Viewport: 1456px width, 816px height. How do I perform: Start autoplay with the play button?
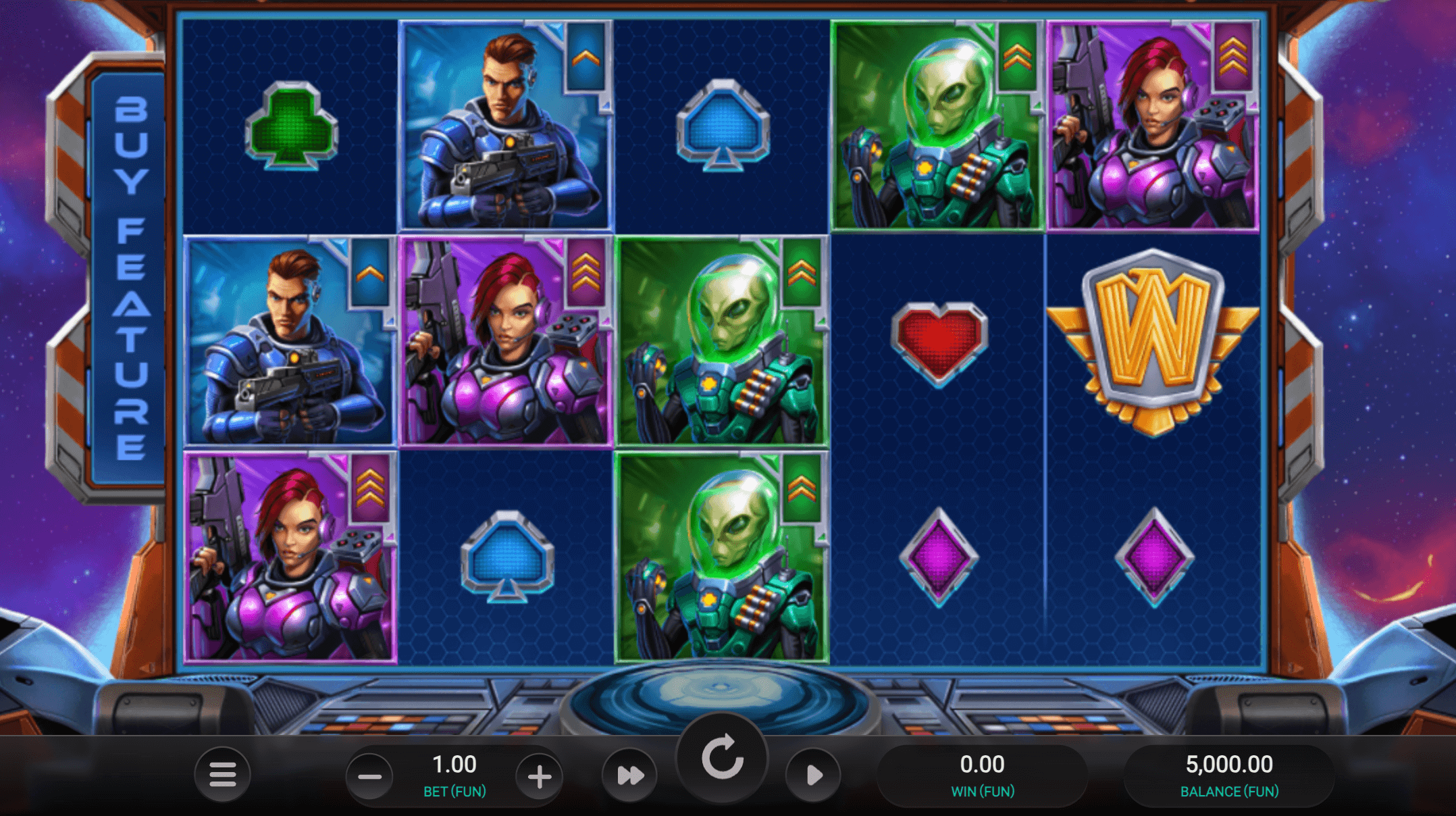(x=814, y=775)
